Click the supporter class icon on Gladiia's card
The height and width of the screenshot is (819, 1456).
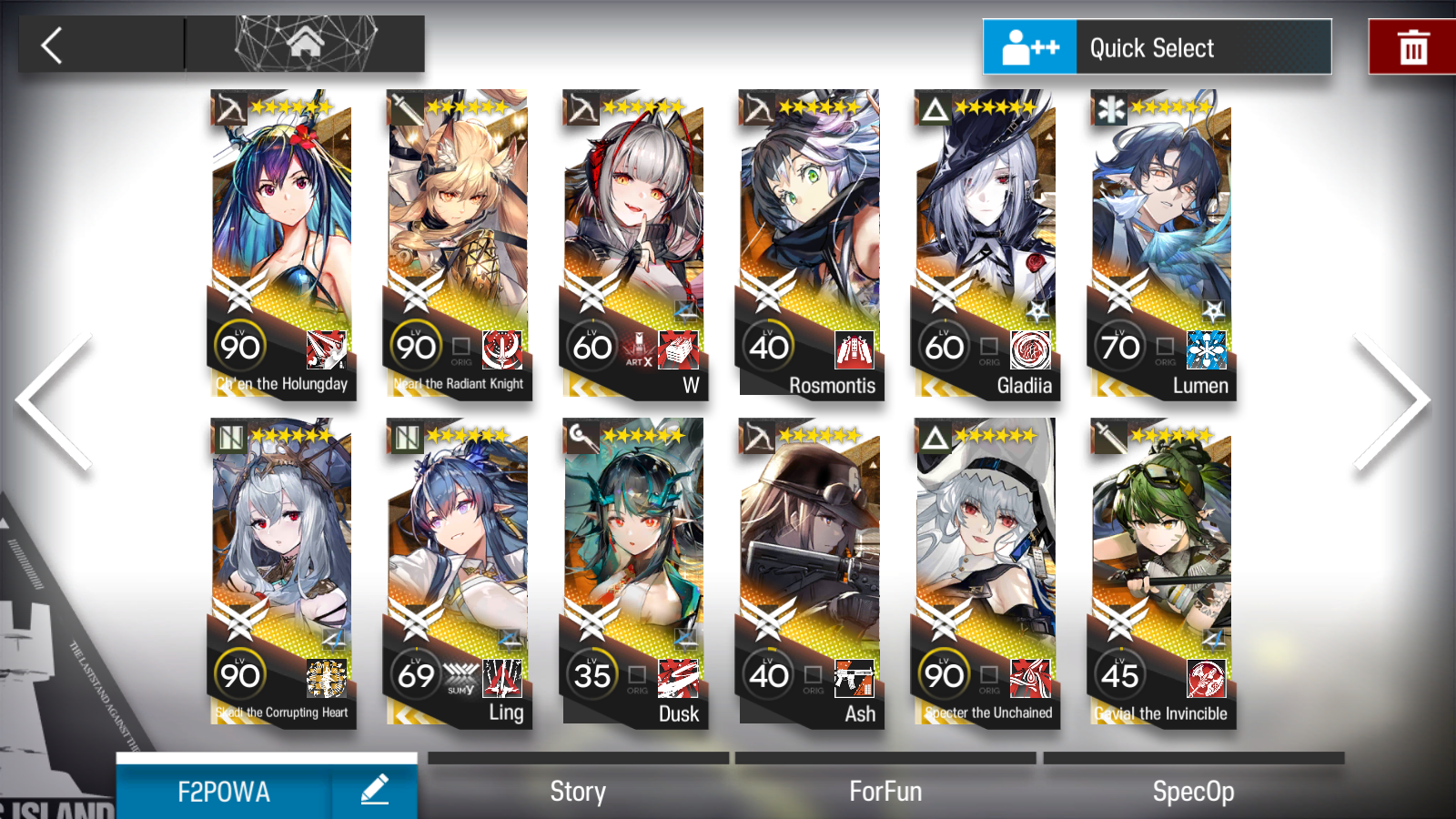click(935, 109)
